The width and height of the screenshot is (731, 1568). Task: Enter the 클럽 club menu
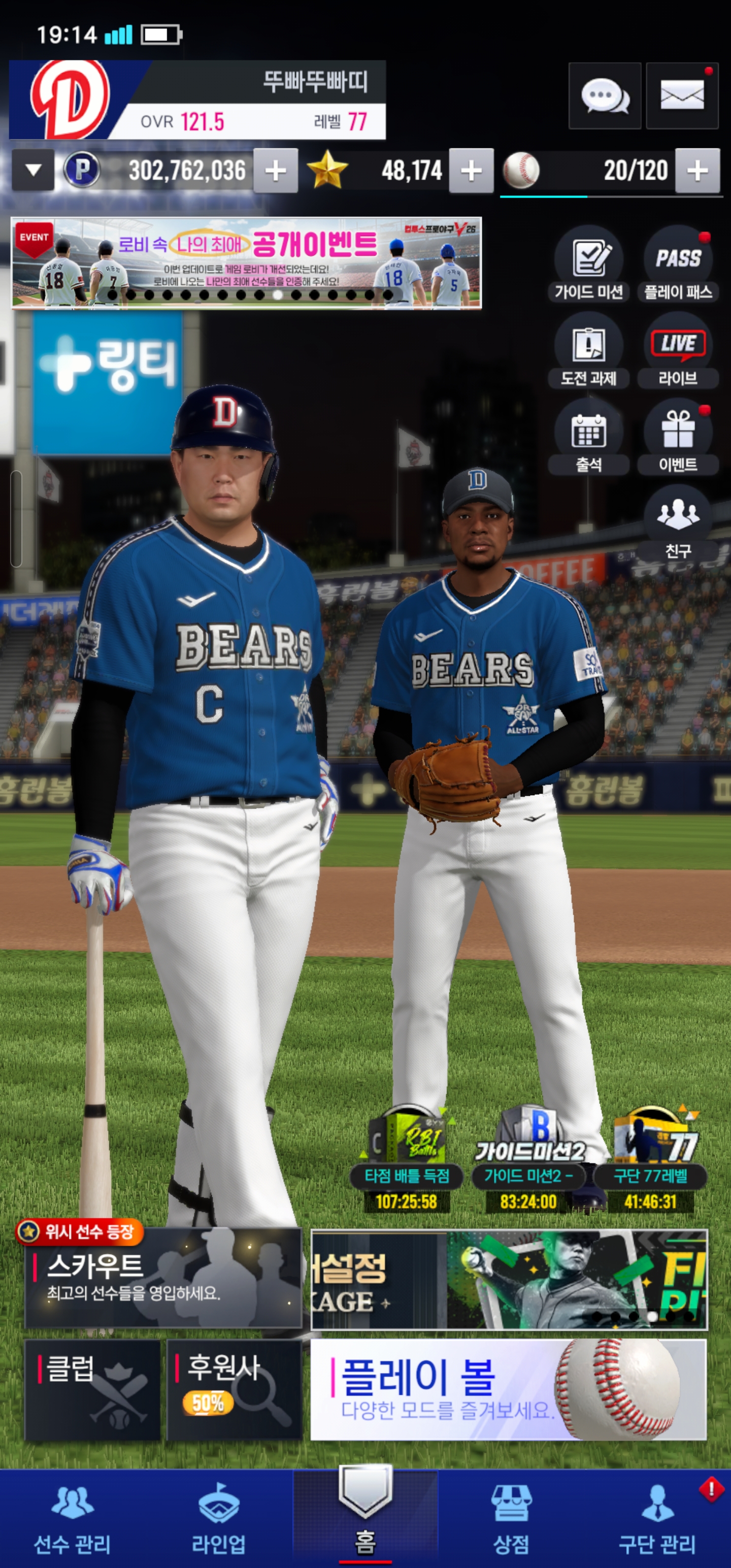tap(92, 1390)
